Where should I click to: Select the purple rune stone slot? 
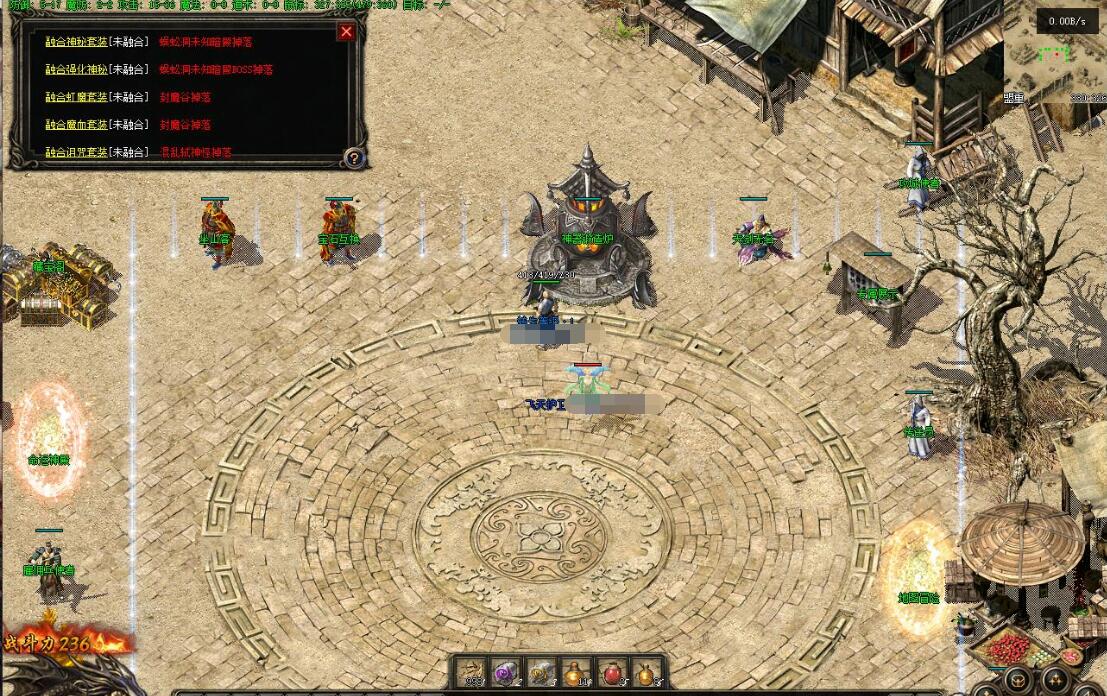tap(507, 673)
